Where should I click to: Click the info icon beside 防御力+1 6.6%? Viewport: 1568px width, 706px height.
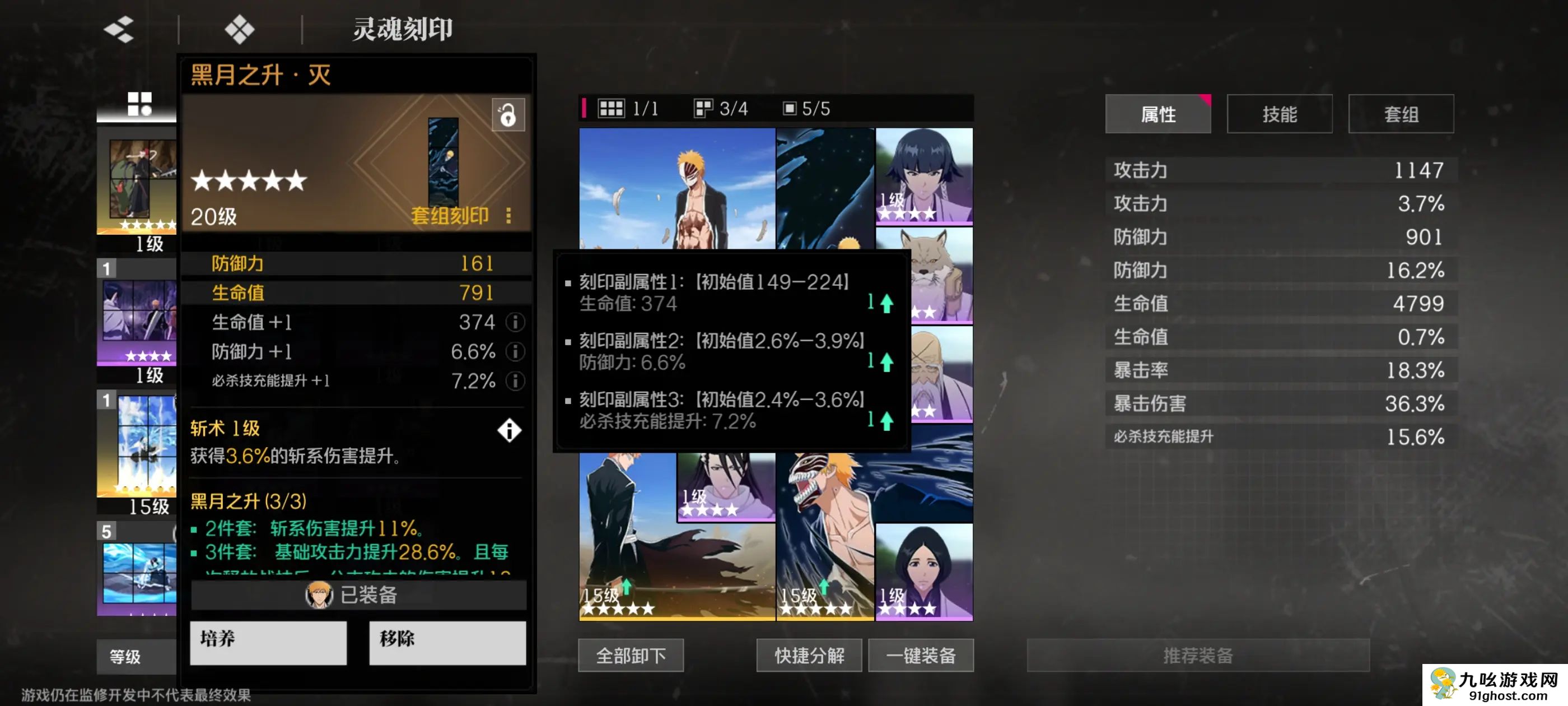pyautogui.click(x=516, y=352)
